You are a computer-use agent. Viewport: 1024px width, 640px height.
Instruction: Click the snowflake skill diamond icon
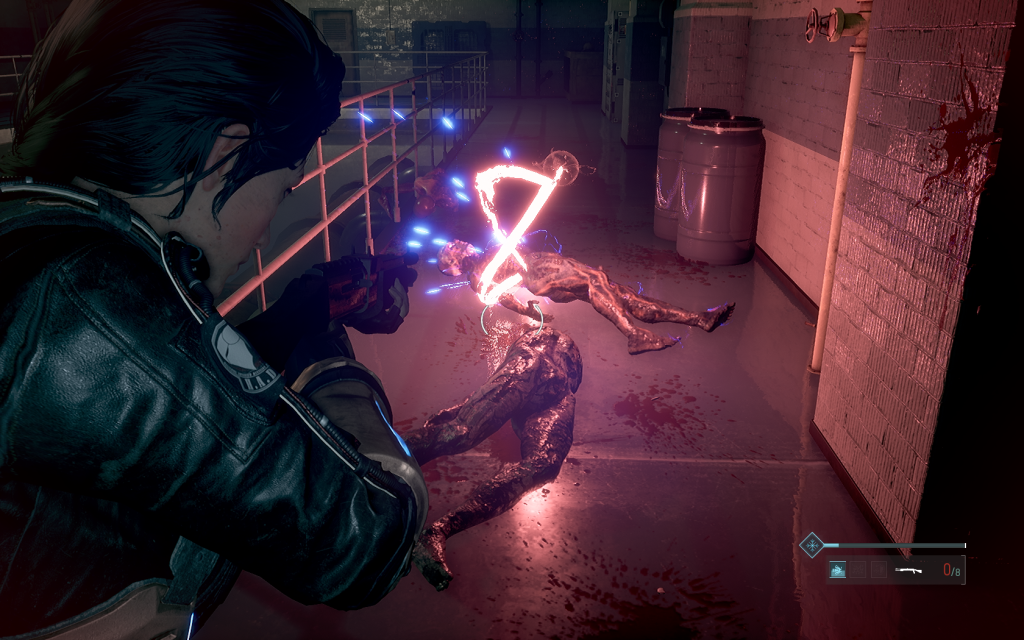(x=812, y=545)
